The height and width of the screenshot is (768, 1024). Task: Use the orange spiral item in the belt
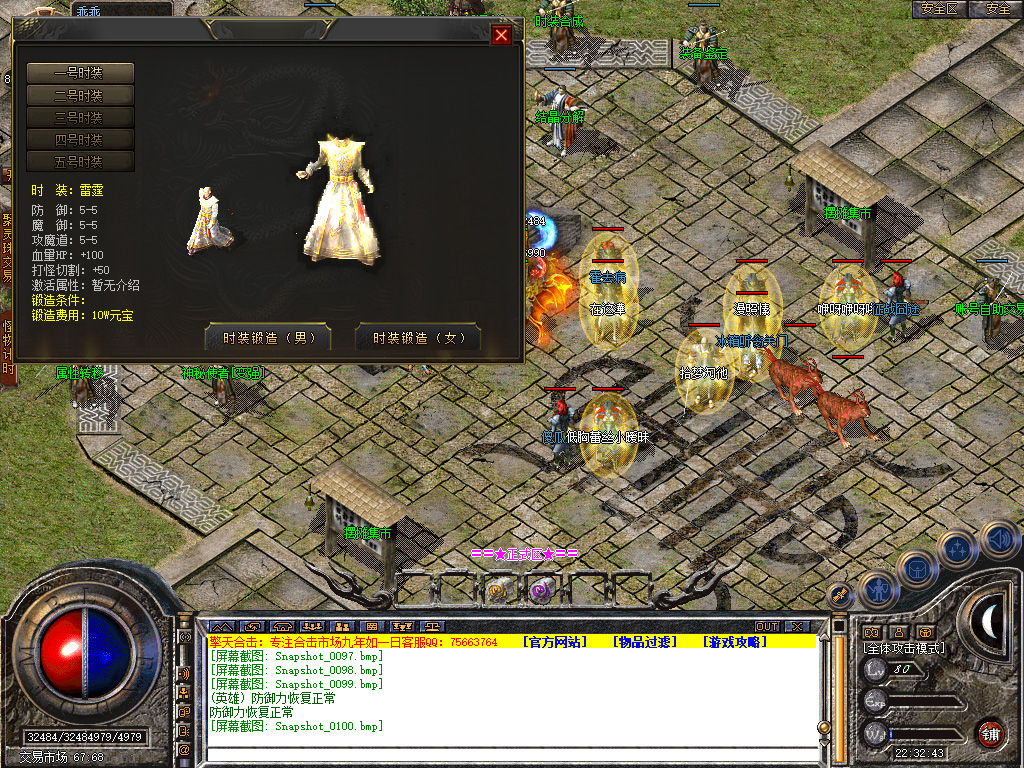click(x=498, y=592)
